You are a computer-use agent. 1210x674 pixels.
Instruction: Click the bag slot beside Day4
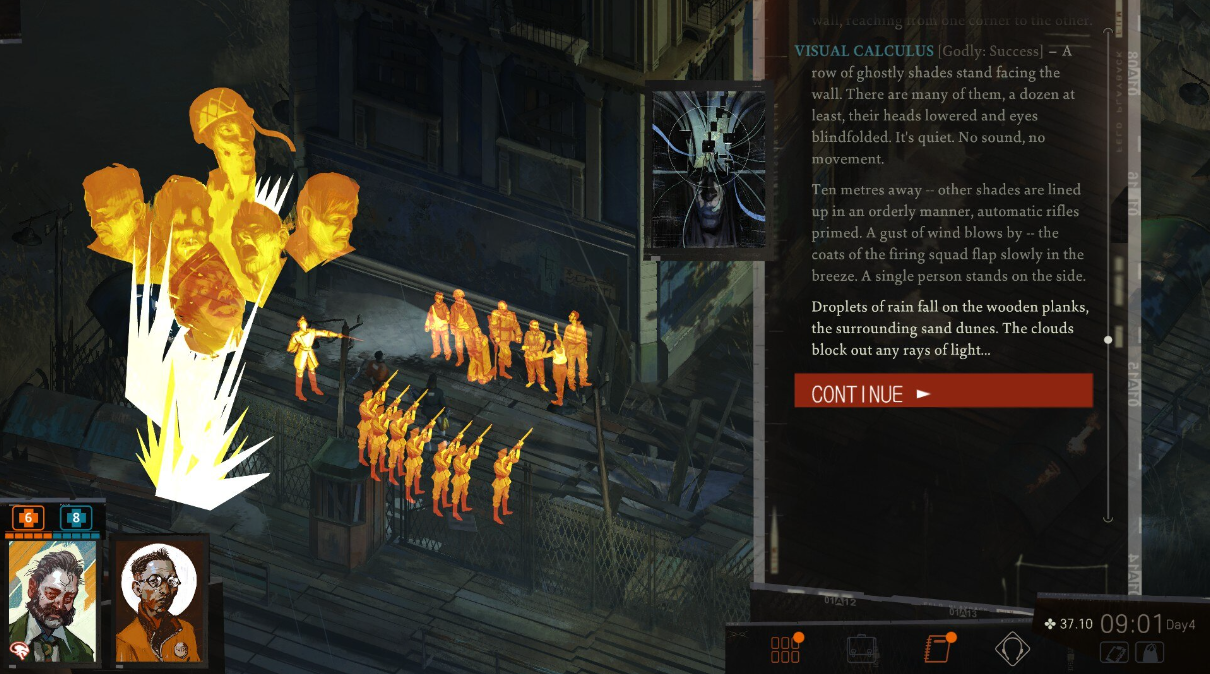point(1151,652)
